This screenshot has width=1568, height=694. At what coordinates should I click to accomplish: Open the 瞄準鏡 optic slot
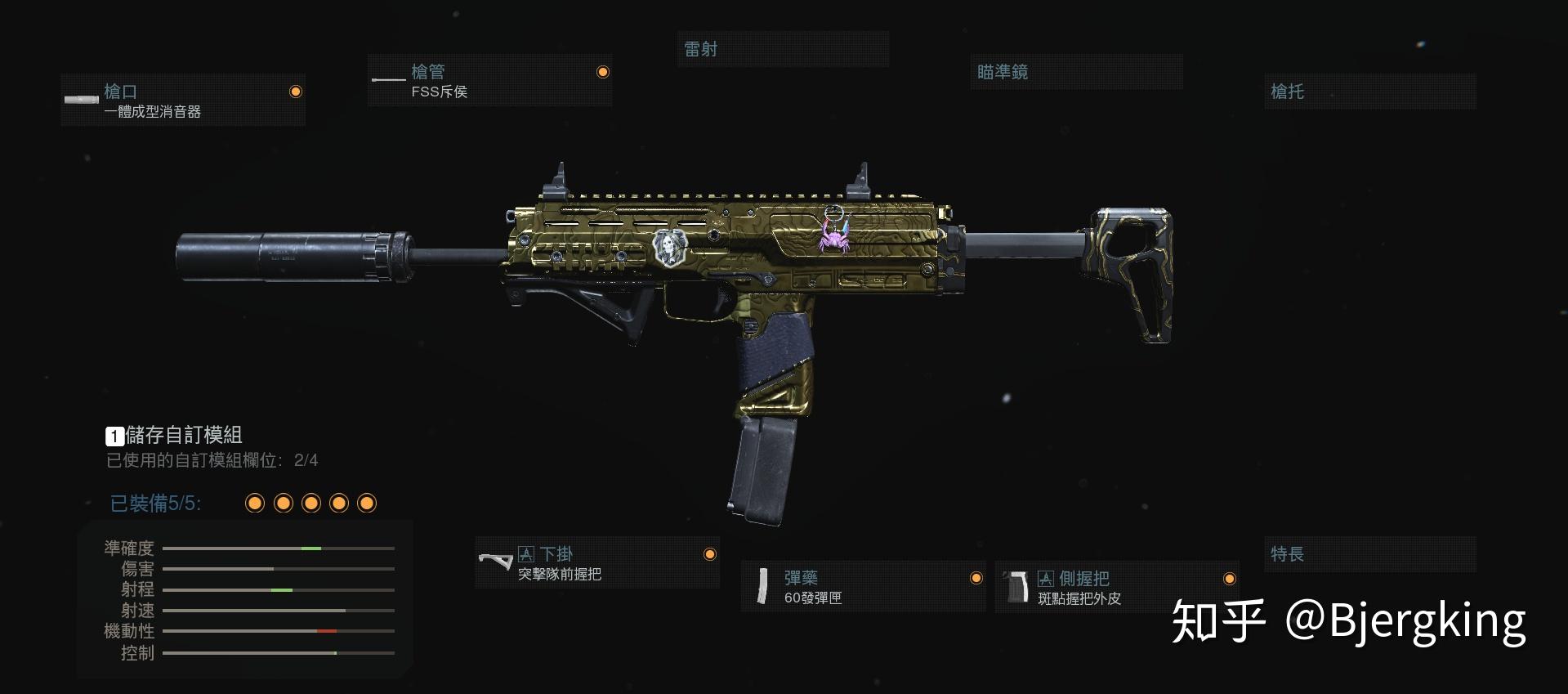pos(1076,72)
